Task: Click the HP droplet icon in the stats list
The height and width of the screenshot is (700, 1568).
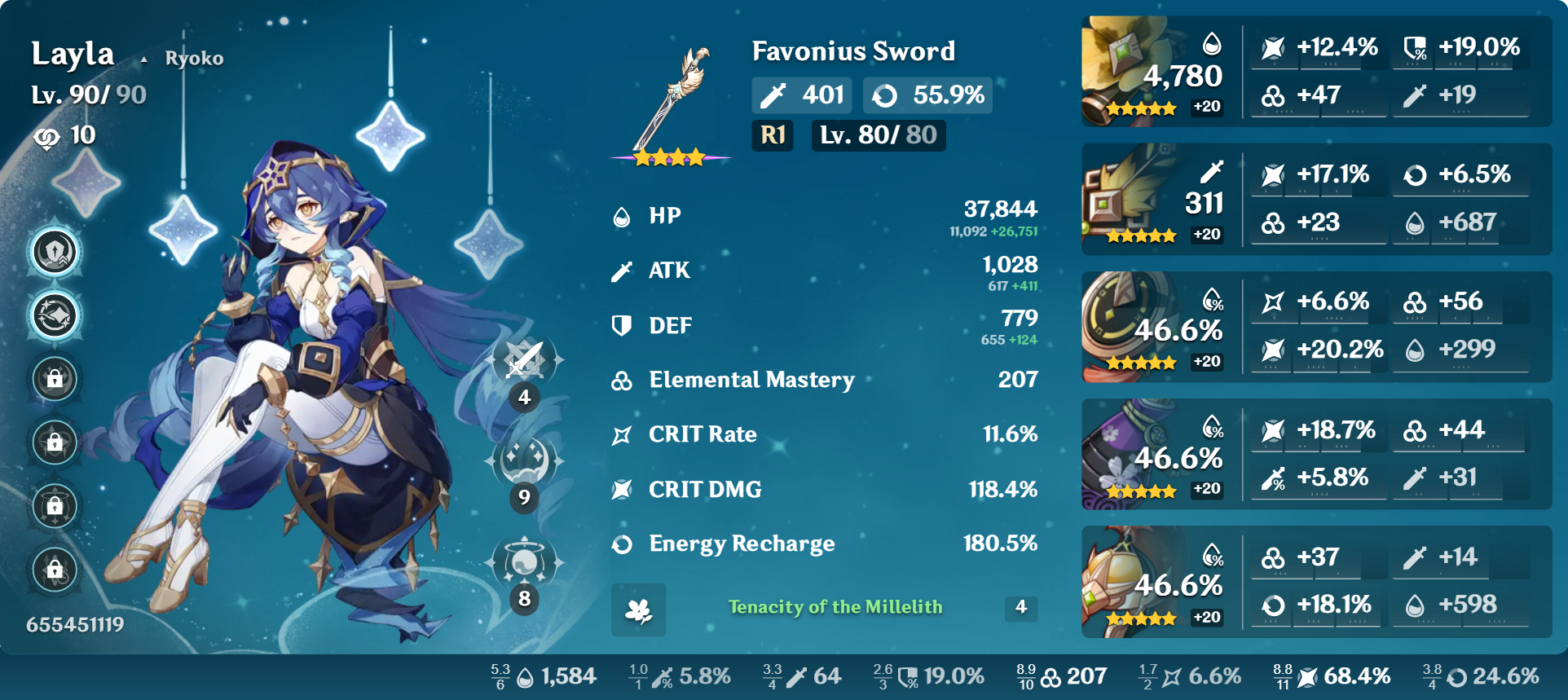Action: pos(622,216)
